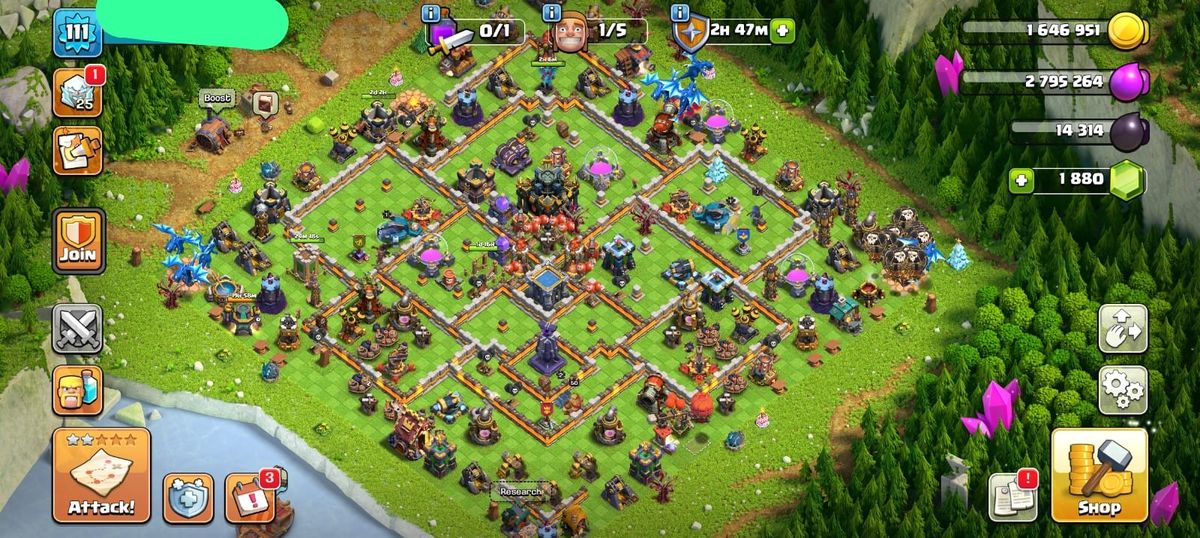Show info for the 0/1 sword counter
The height and width of the screenshot is (538, 1200).
point(431,13)
